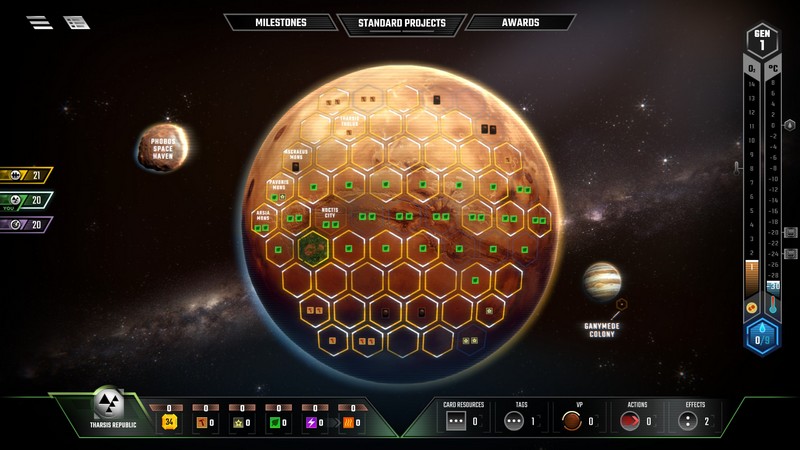Open the hamburger main menu

click(40, 22)
